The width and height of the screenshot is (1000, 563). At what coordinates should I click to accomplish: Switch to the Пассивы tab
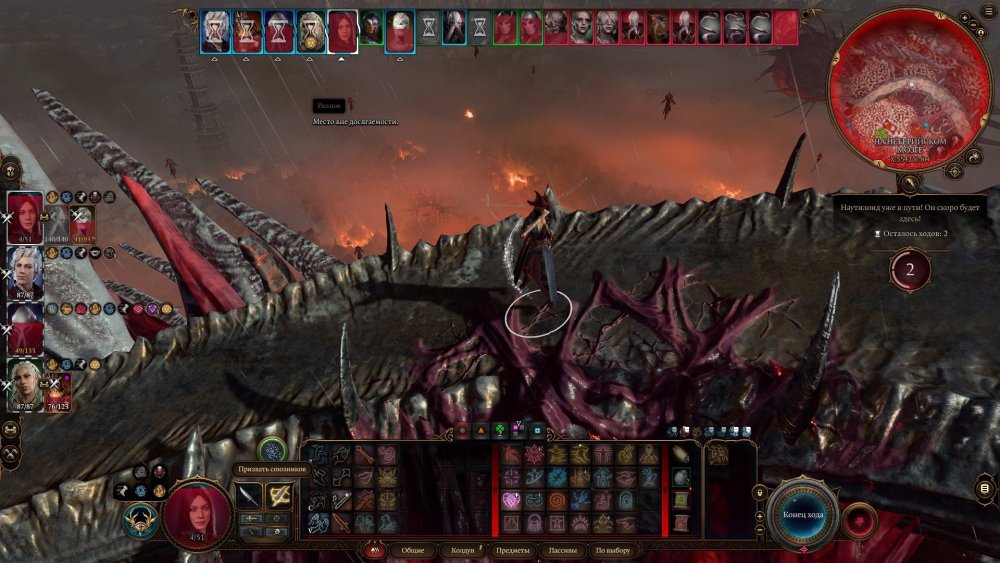click(564, 550)
